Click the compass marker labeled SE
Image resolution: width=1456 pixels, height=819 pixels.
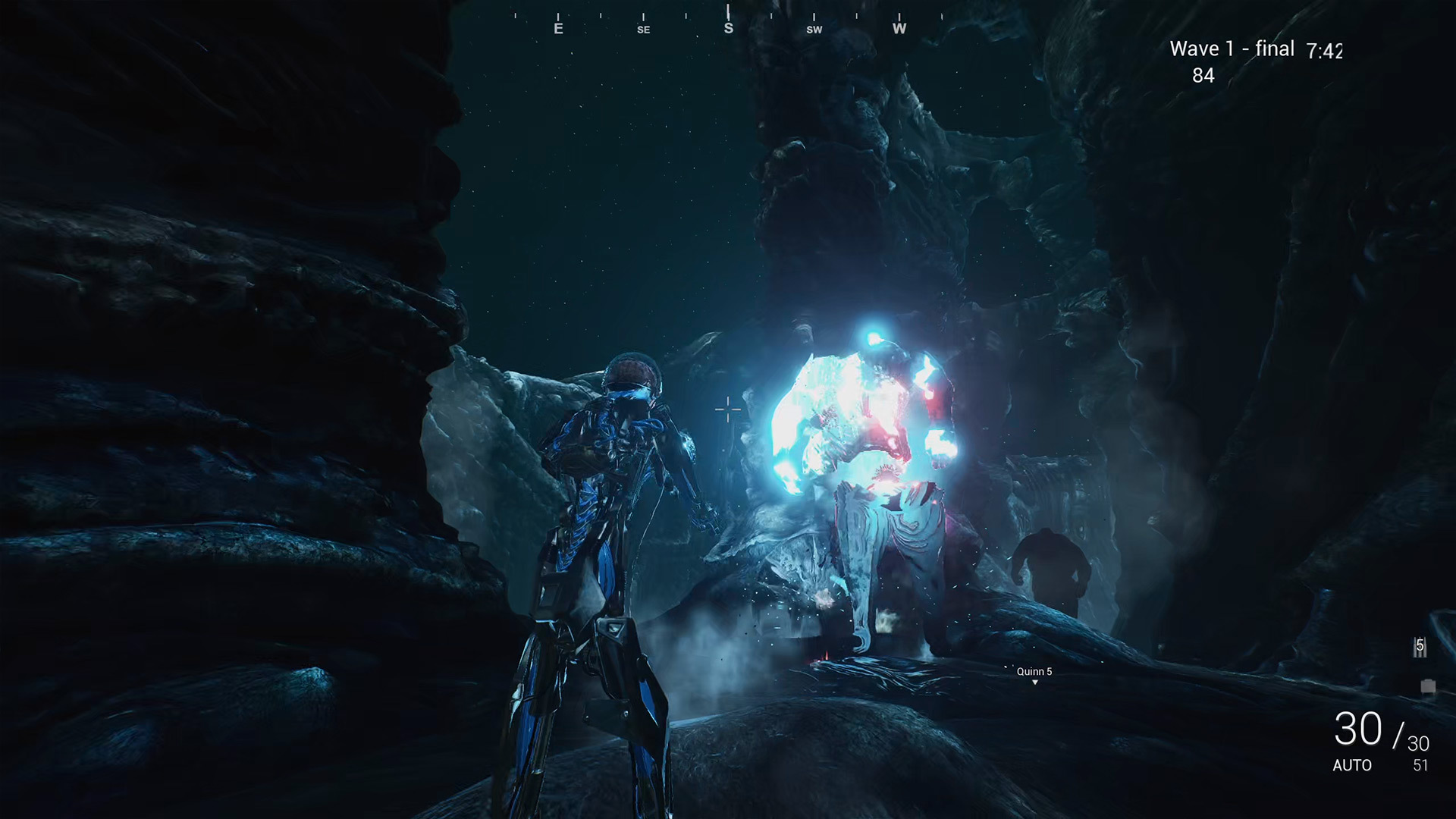(643, 30)
